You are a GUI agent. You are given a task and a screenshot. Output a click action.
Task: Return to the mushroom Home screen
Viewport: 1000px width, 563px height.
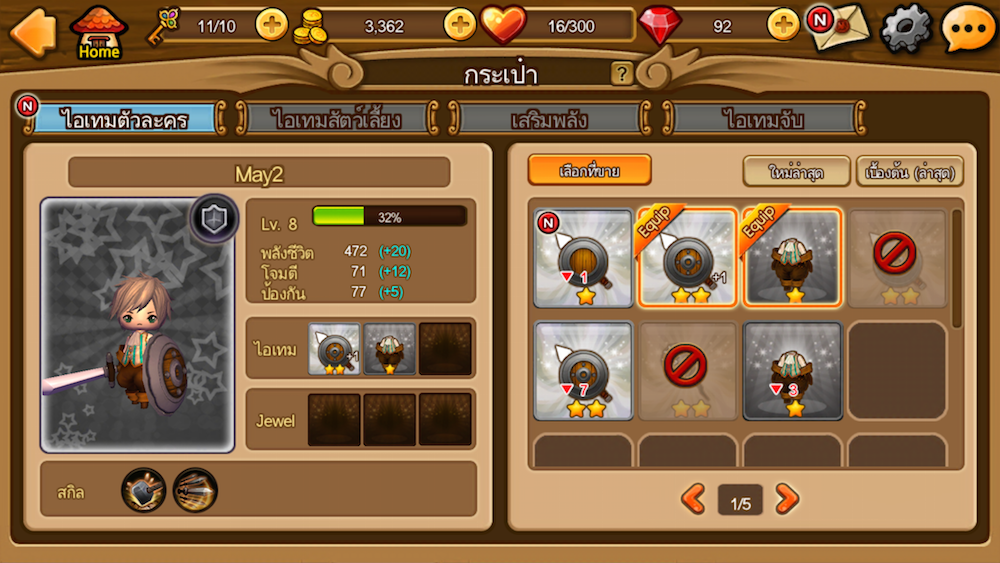[x=99, y=32]
